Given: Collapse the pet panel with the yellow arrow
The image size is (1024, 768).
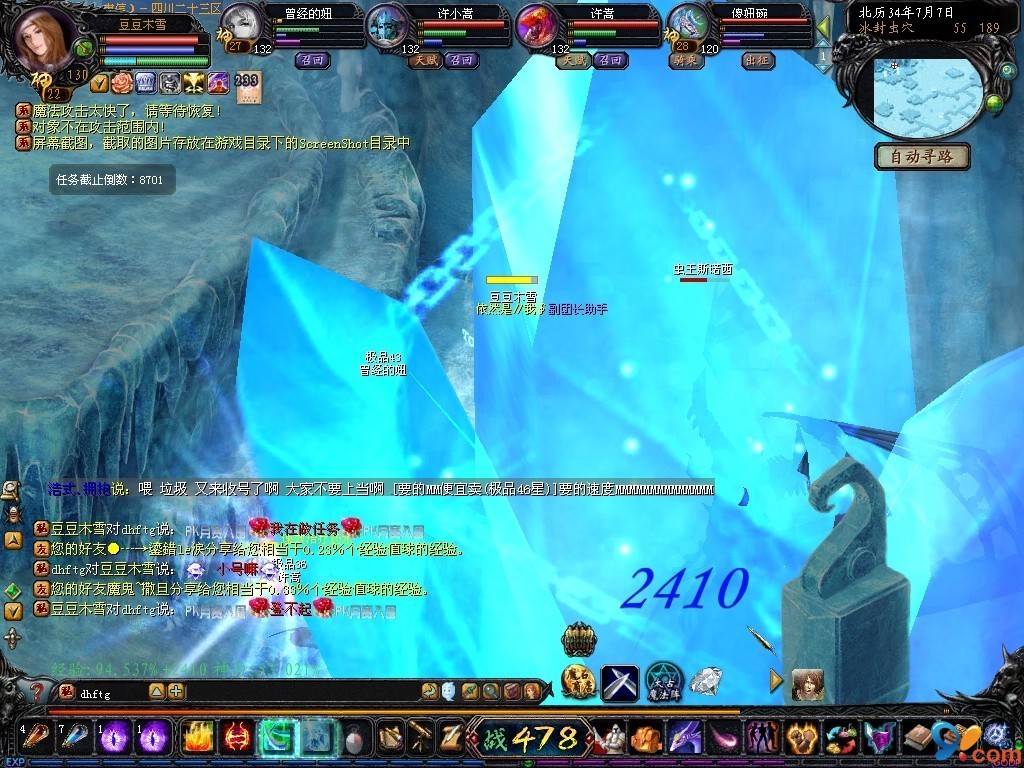Looking at the screenshot, I should coord(823,27).
